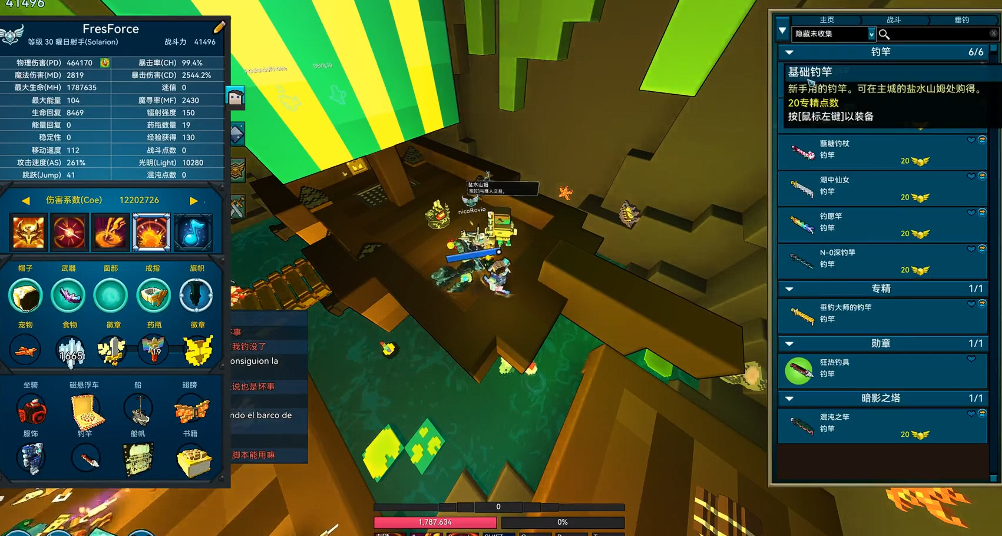Show the previous stat with the left arrow
The width and height of the screenshot is (1002, 536).
pyautogui.click(x=25, y=200)
